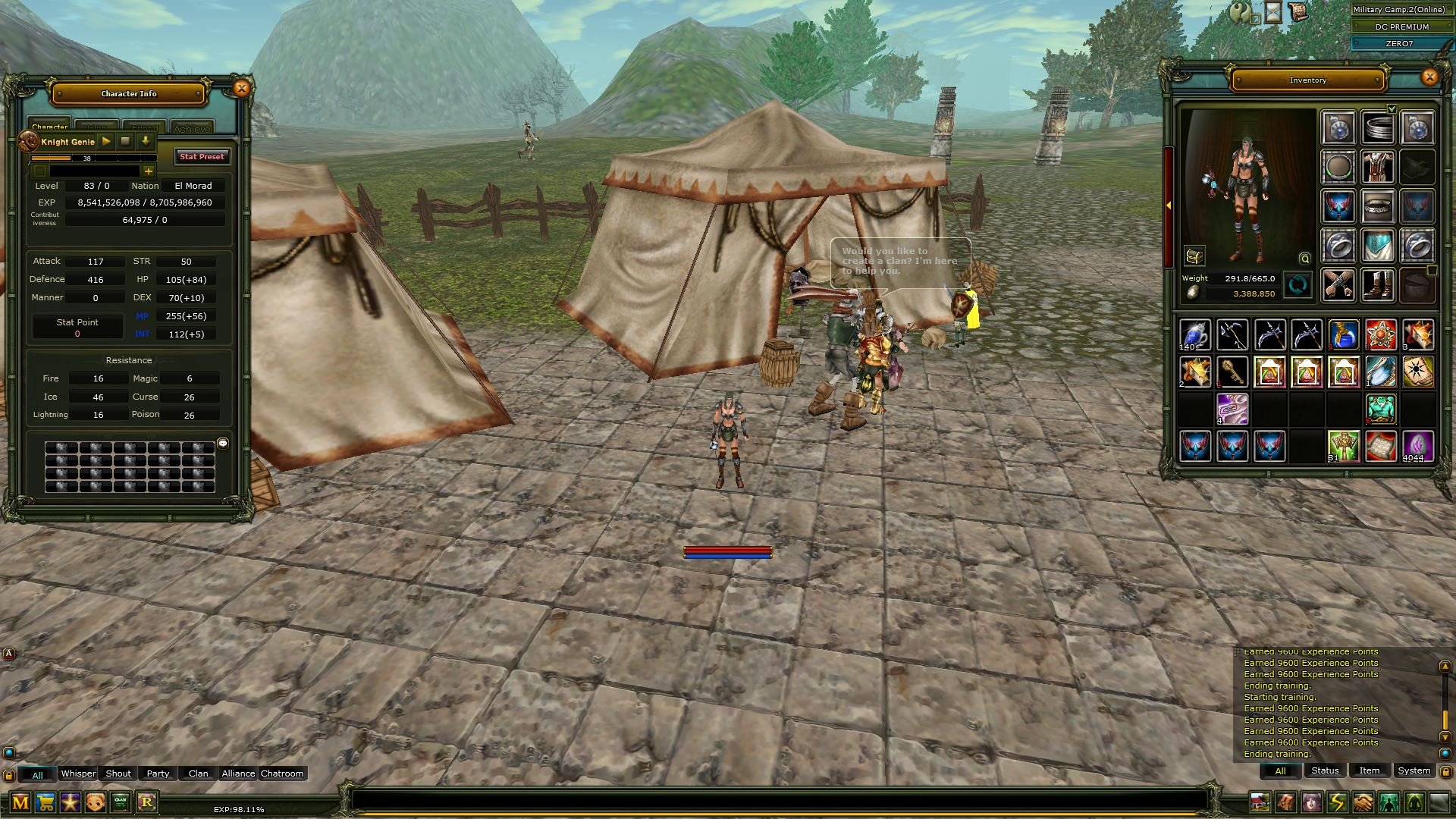Open the System tab below the Inventory
The height and width of the screenshot is (819, 1456).
click(1413, 770)
